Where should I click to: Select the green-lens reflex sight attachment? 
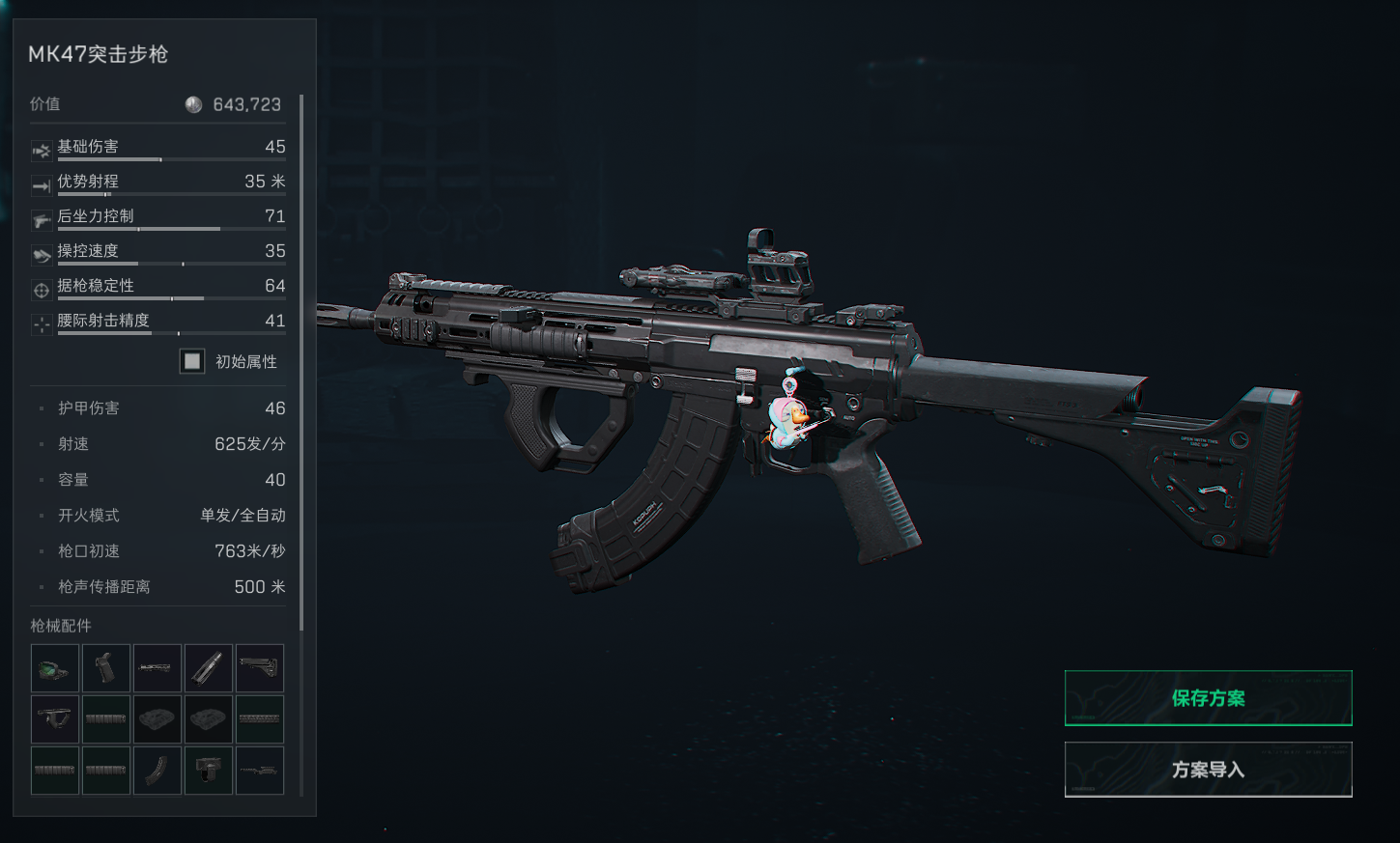click(x=55, y=668)
